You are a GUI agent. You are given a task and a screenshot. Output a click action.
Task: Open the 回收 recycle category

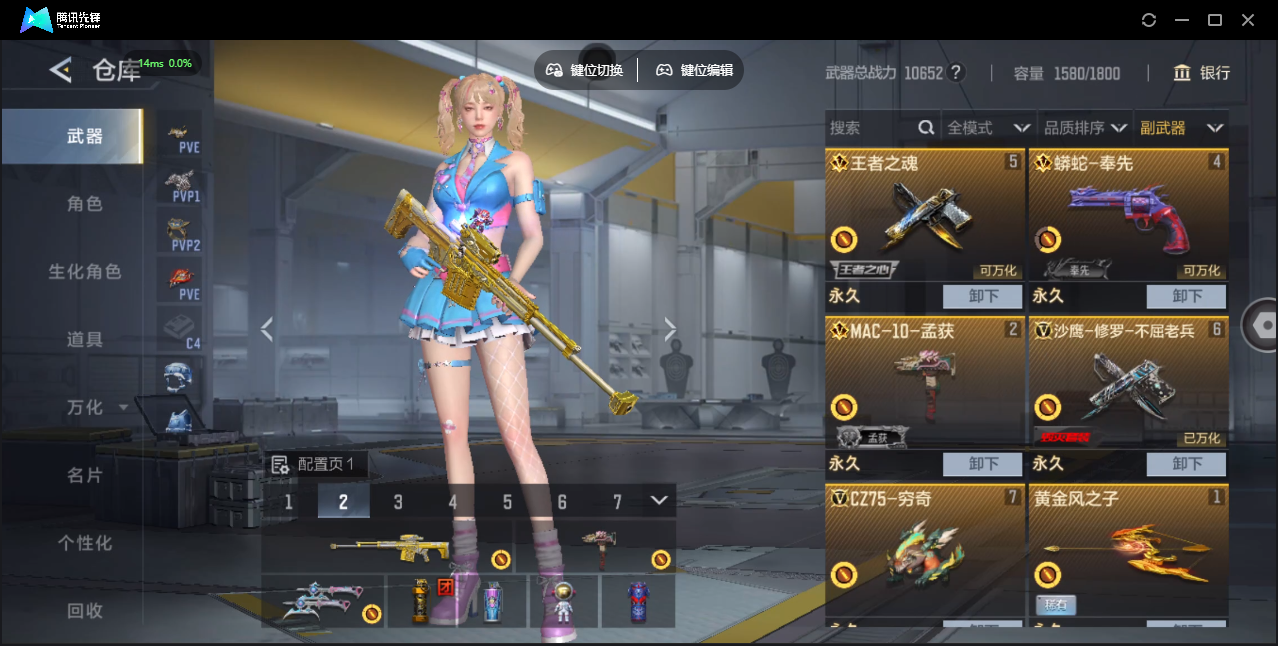point(85,611)
